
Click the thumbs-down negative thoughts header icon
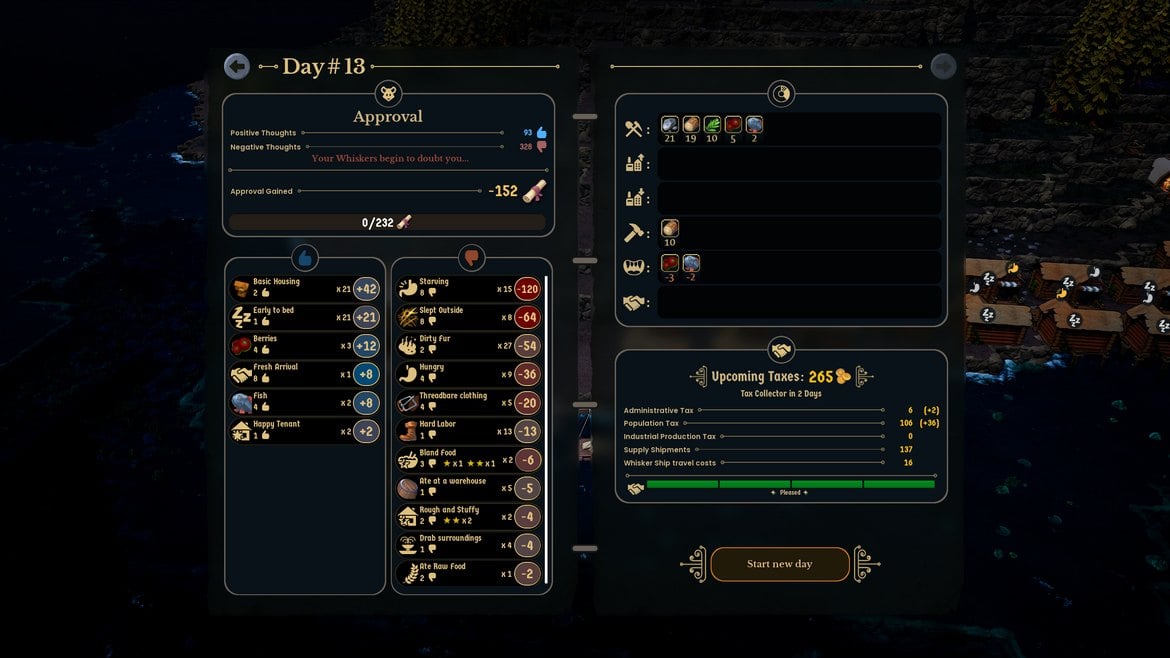tap(471, 258)
